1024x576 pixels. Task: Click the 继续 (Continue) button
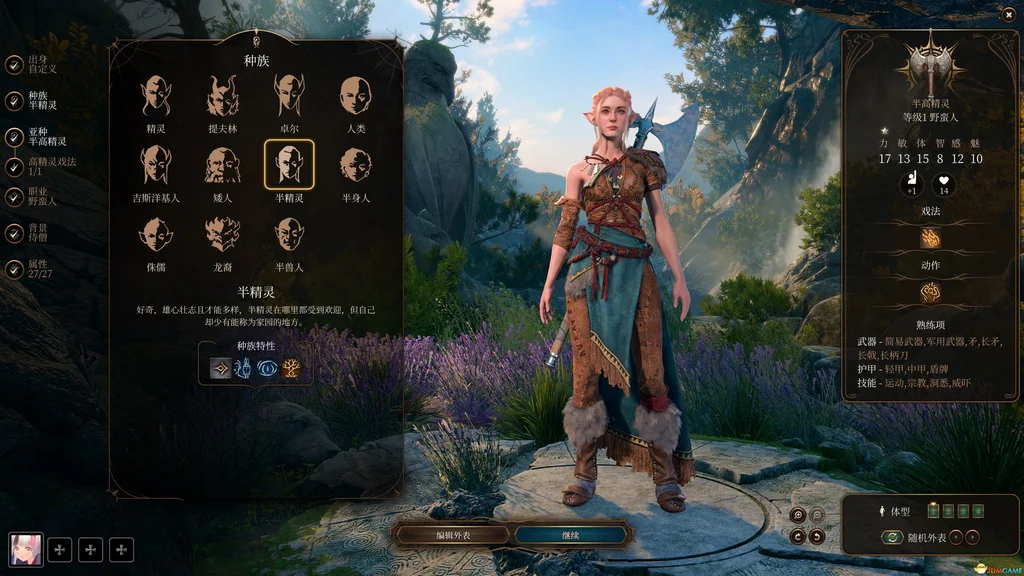tap(572, 535)
